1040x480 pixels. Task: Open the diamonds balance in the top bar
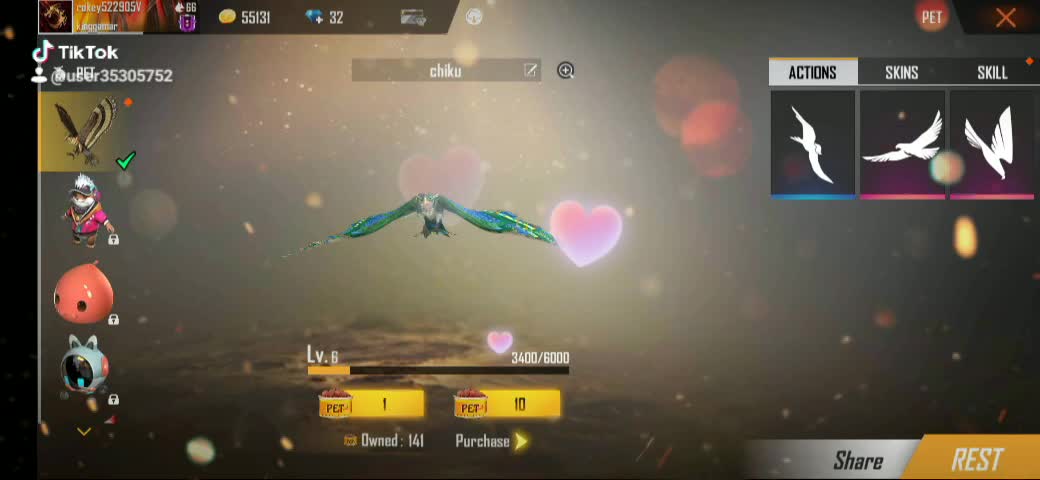[x=324, y=17]
